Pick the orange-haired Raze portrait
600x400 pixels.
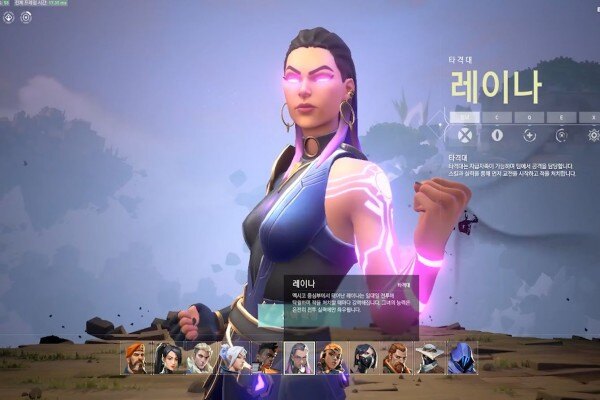(x=331, y=357)
